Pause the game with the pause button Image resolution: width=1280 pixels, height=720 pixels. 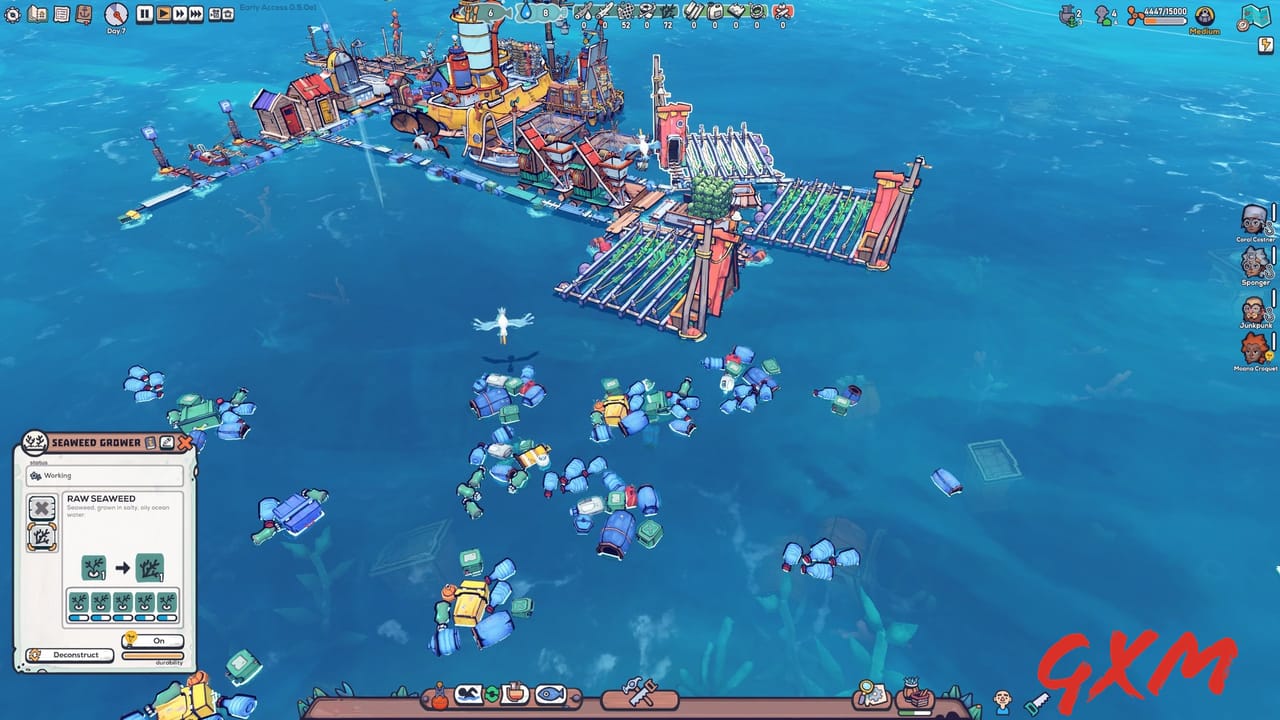pos(143,14)
